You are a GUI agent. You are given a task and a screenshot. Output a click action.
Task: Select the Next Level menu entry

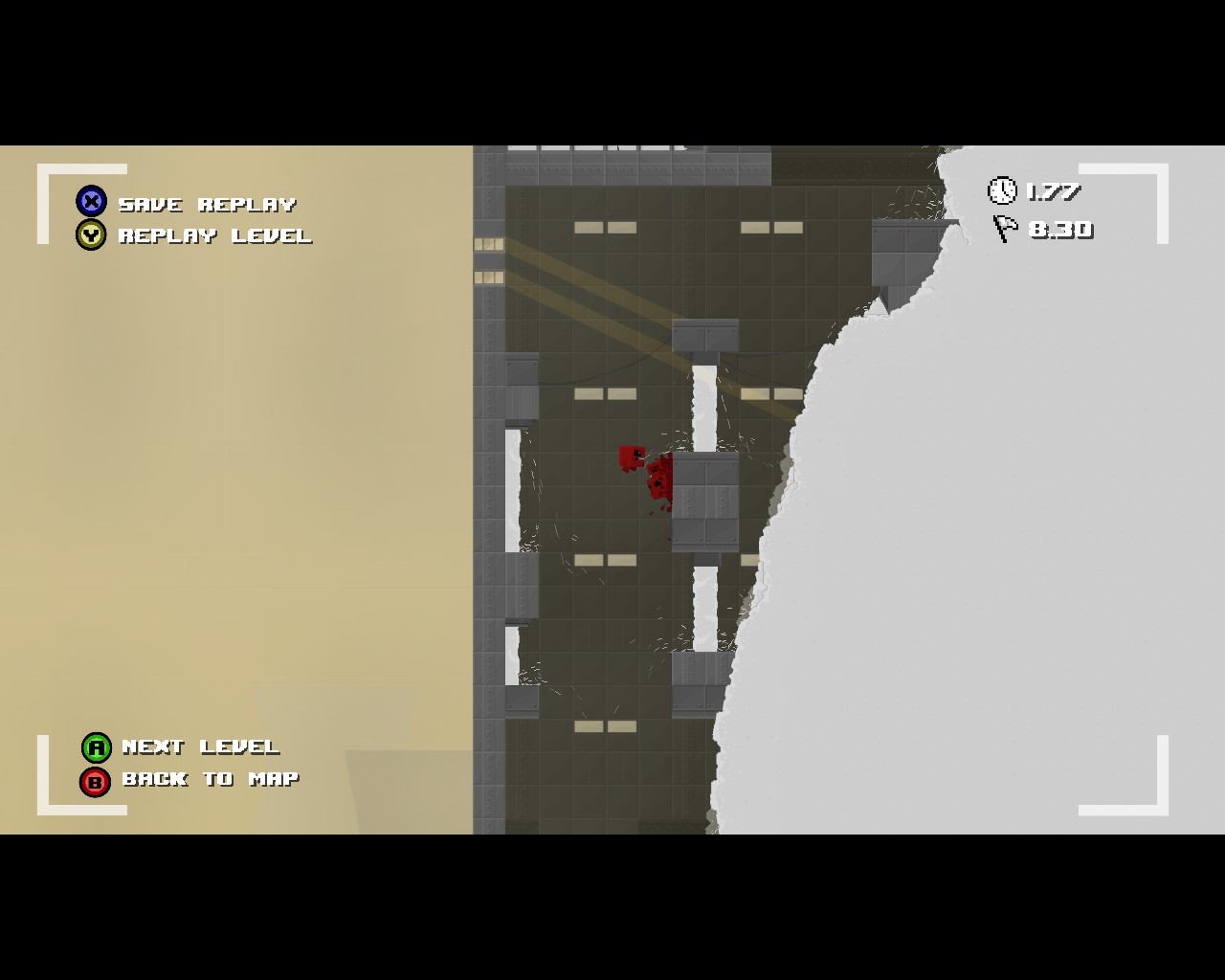(x=198, y=747)
